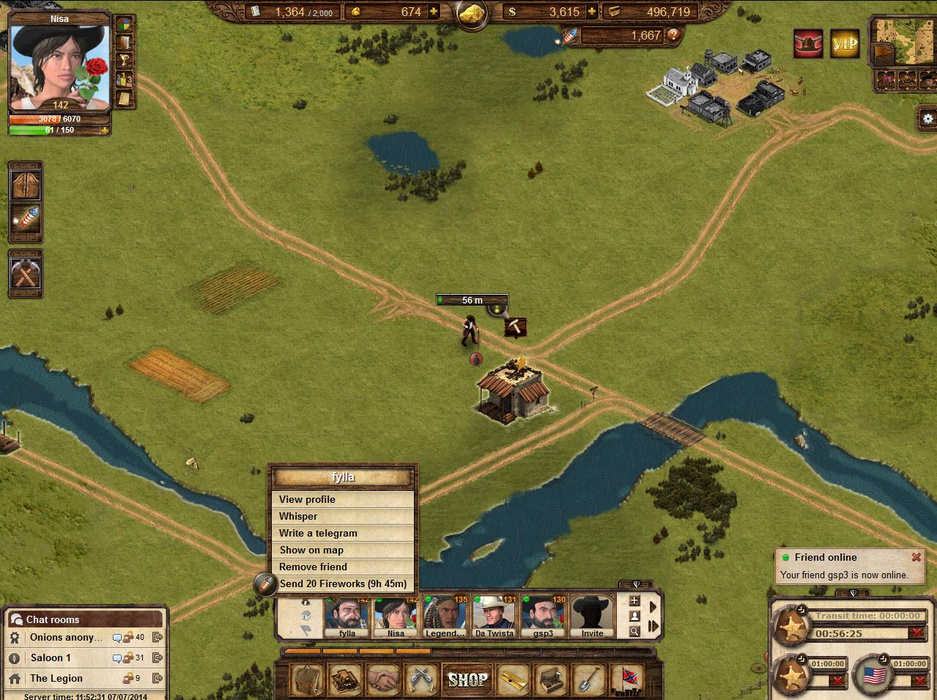
Task: Click the crossed pickaxes icon
Action: 25,272
